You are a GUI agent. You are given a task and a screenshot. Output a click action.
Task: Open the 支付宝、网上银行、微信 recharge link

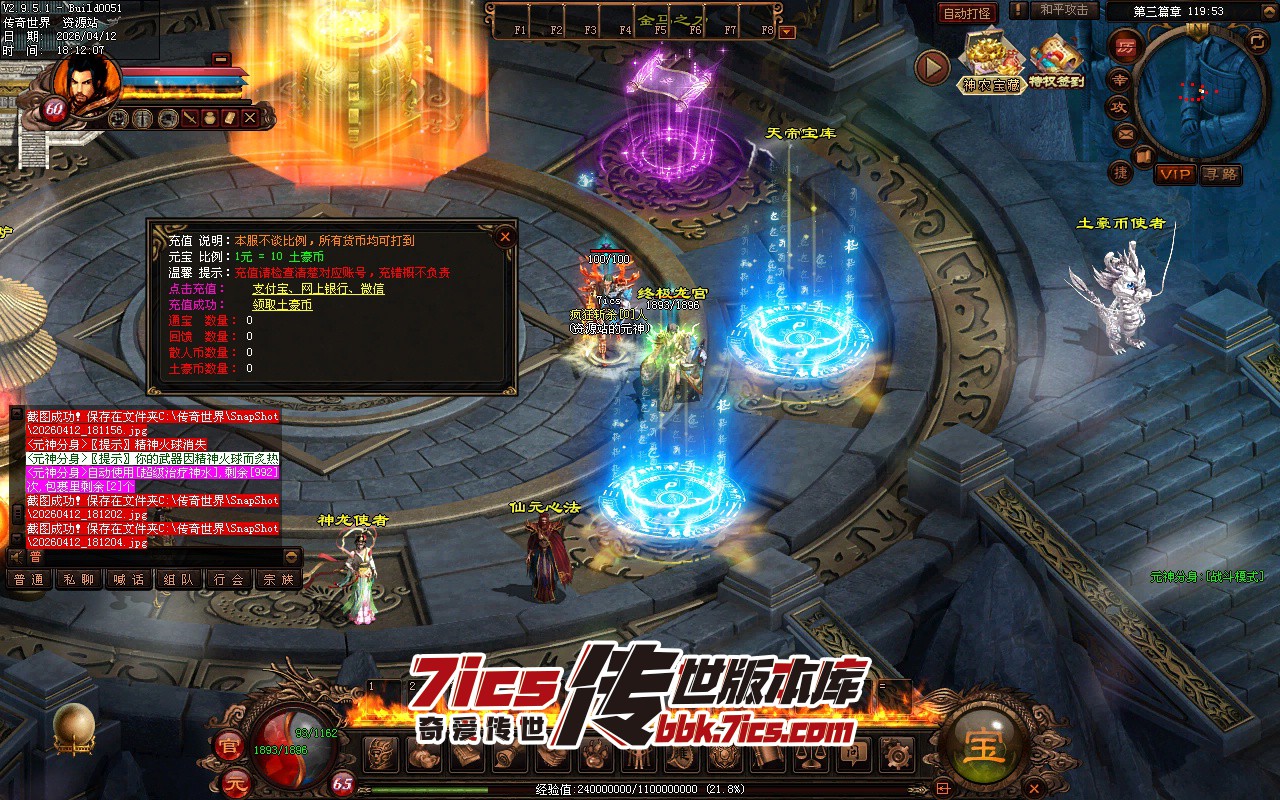pyautogui.click(x=318, y=289)
